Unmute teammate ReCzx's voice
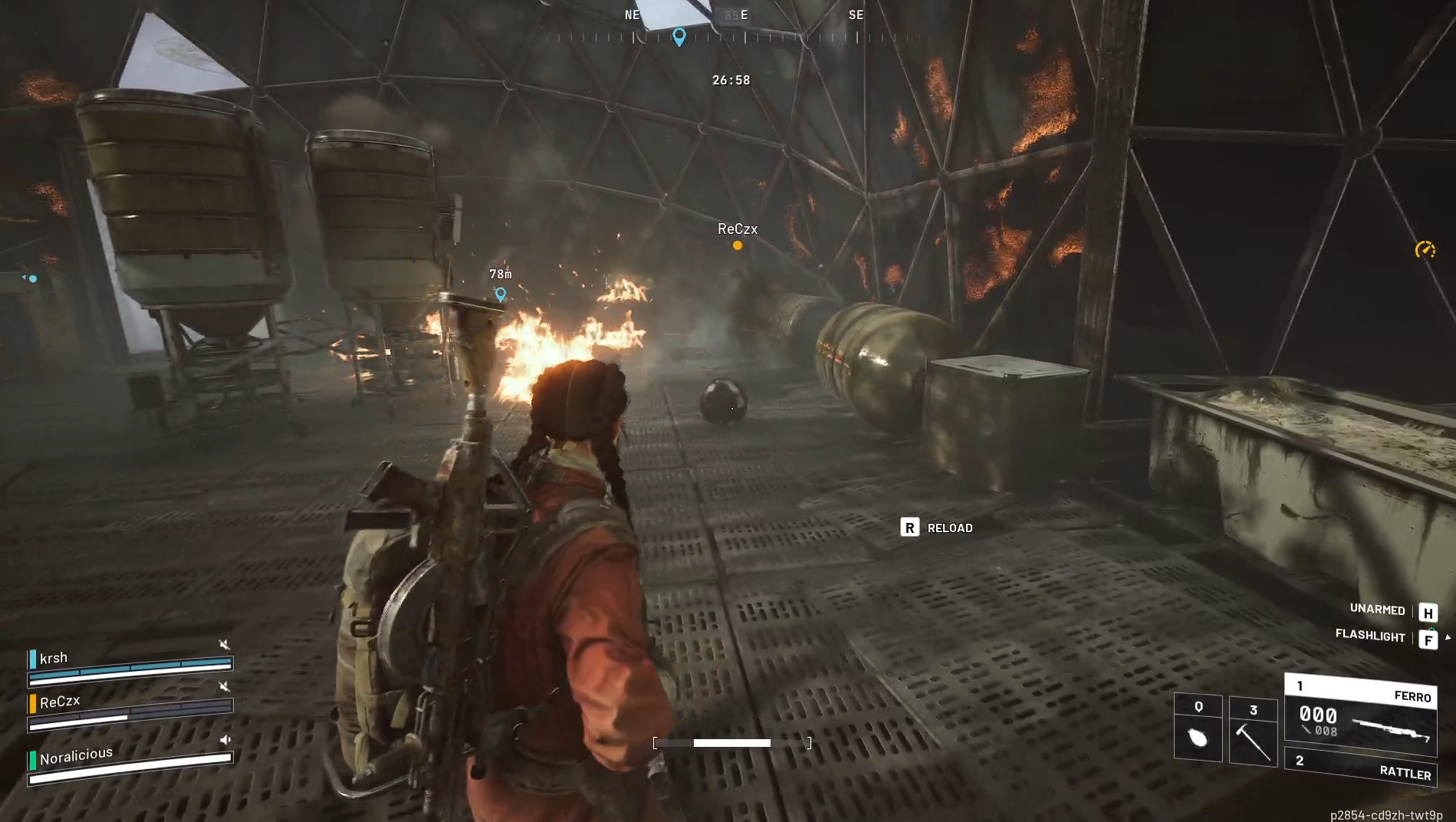This screenshot has width=1456, height=822. pos(224,687)
